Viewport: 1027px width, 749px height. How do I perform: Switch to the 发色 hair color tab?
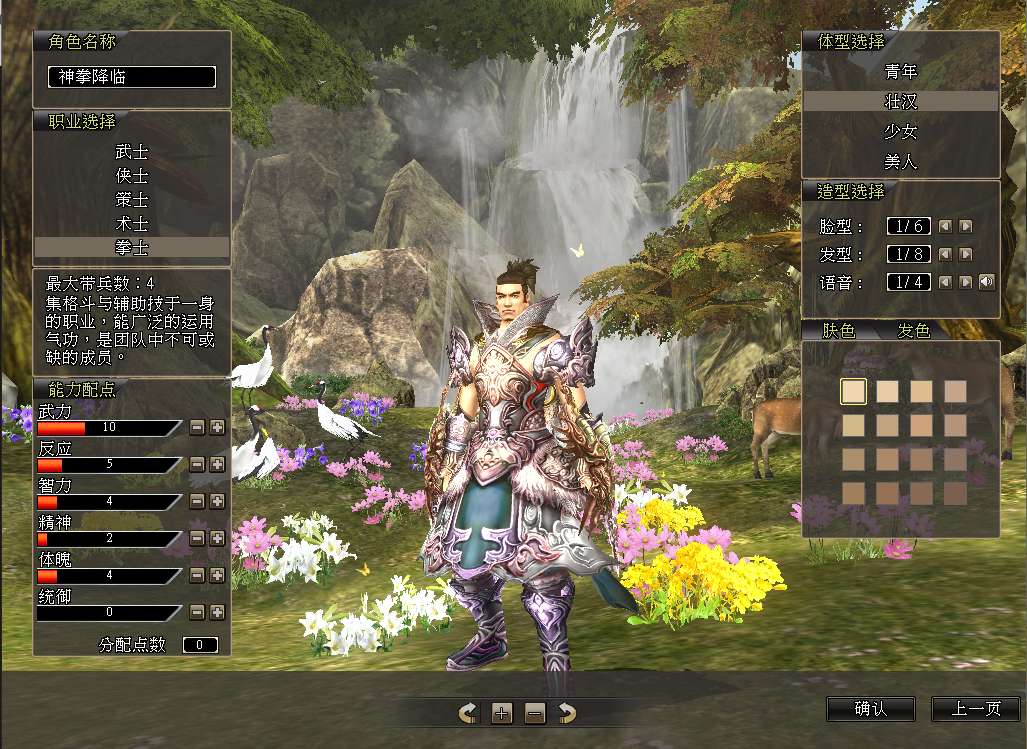(x=913, y=331)
